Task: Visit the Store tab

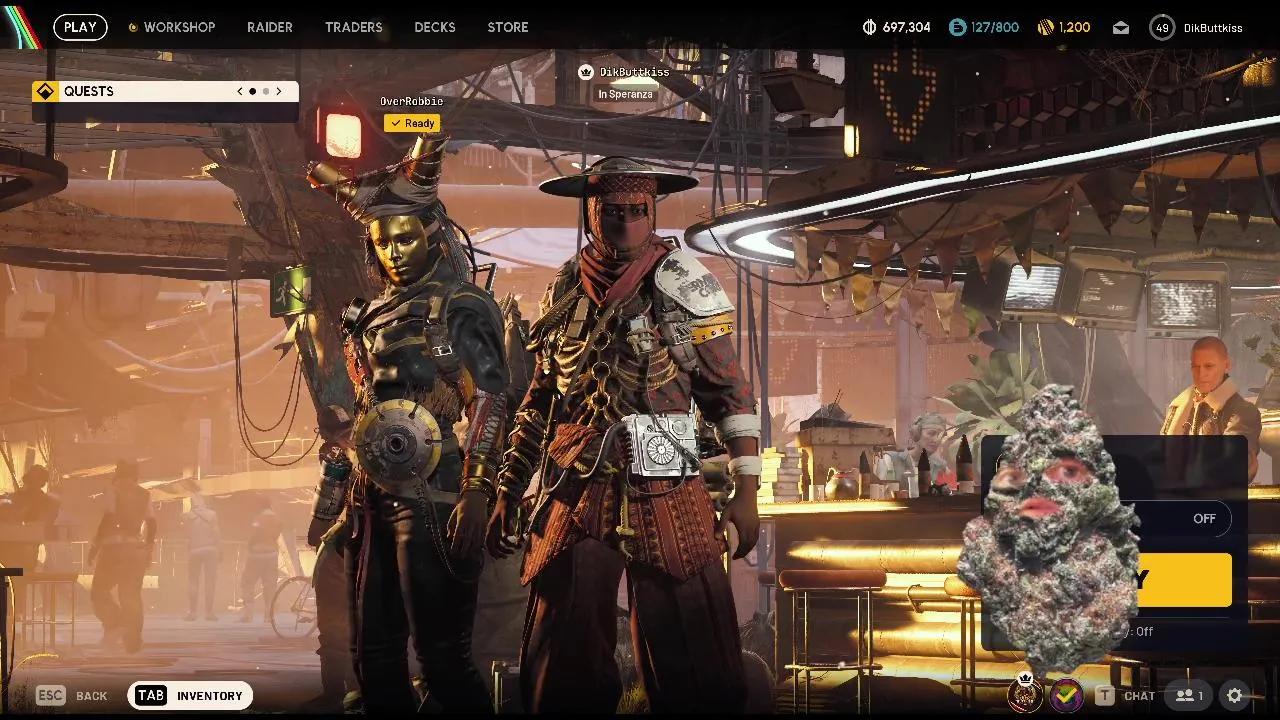Action: click(508, 27)
